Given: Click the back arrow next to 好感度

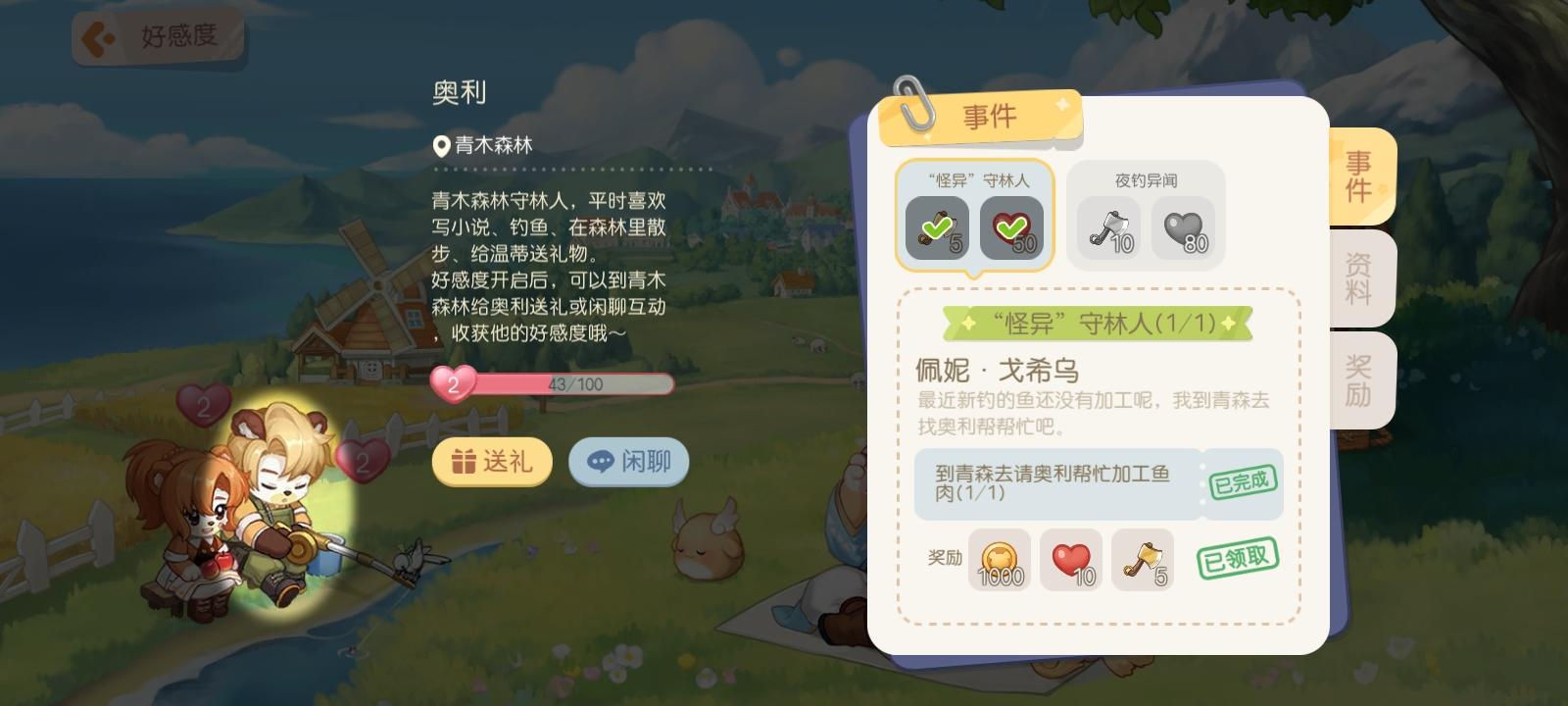Looking at the screenshot, I should [x=98, y=35].
